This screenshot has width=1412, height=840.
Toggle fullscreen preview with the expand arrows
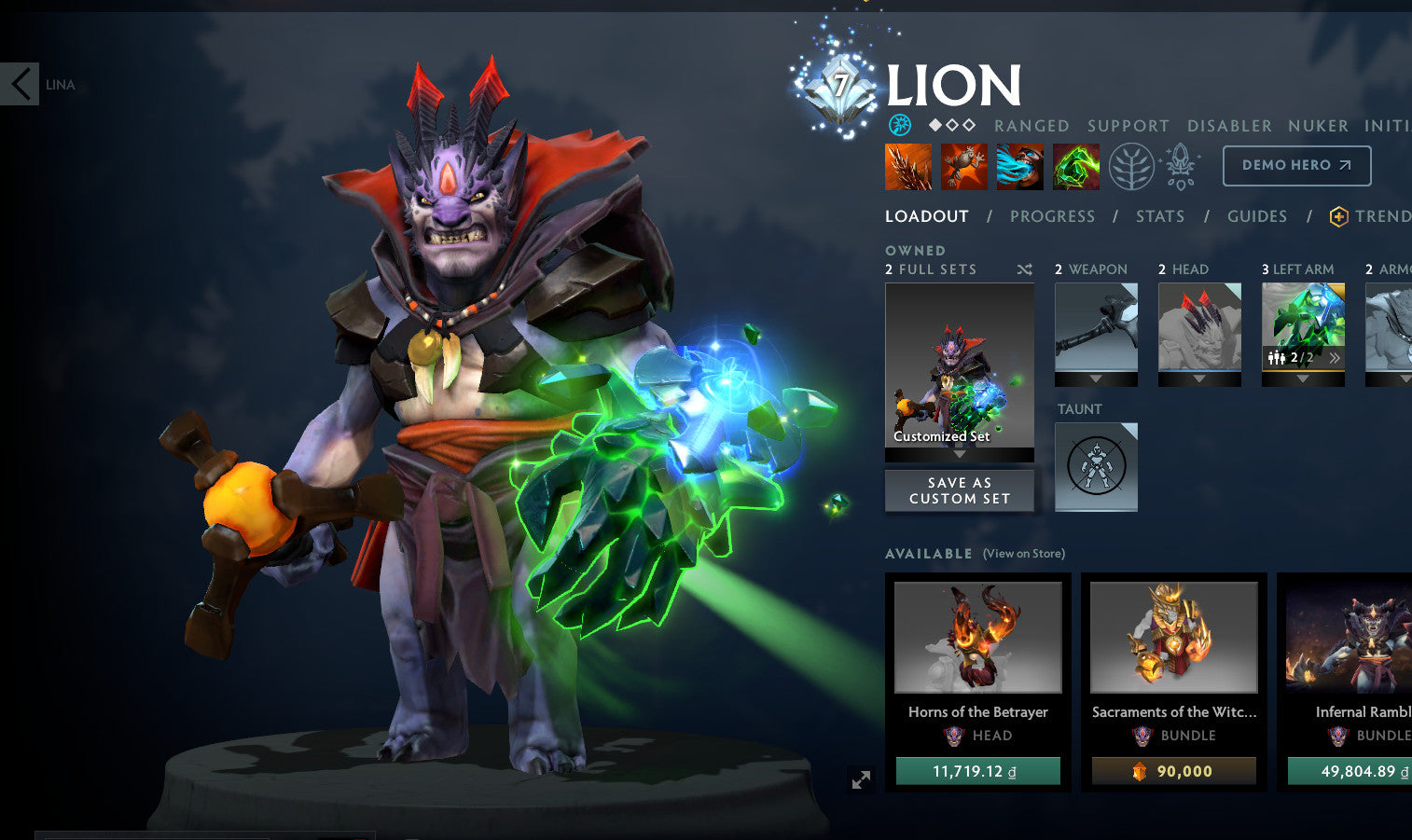point(860,779)
